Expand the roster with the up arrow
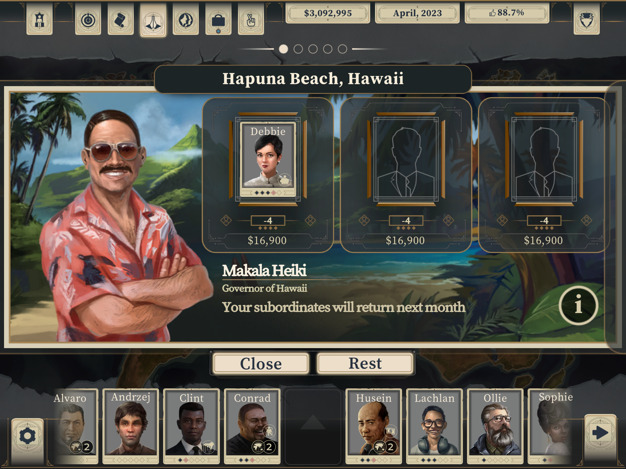 pyautogui.click(x=312, y=424)
